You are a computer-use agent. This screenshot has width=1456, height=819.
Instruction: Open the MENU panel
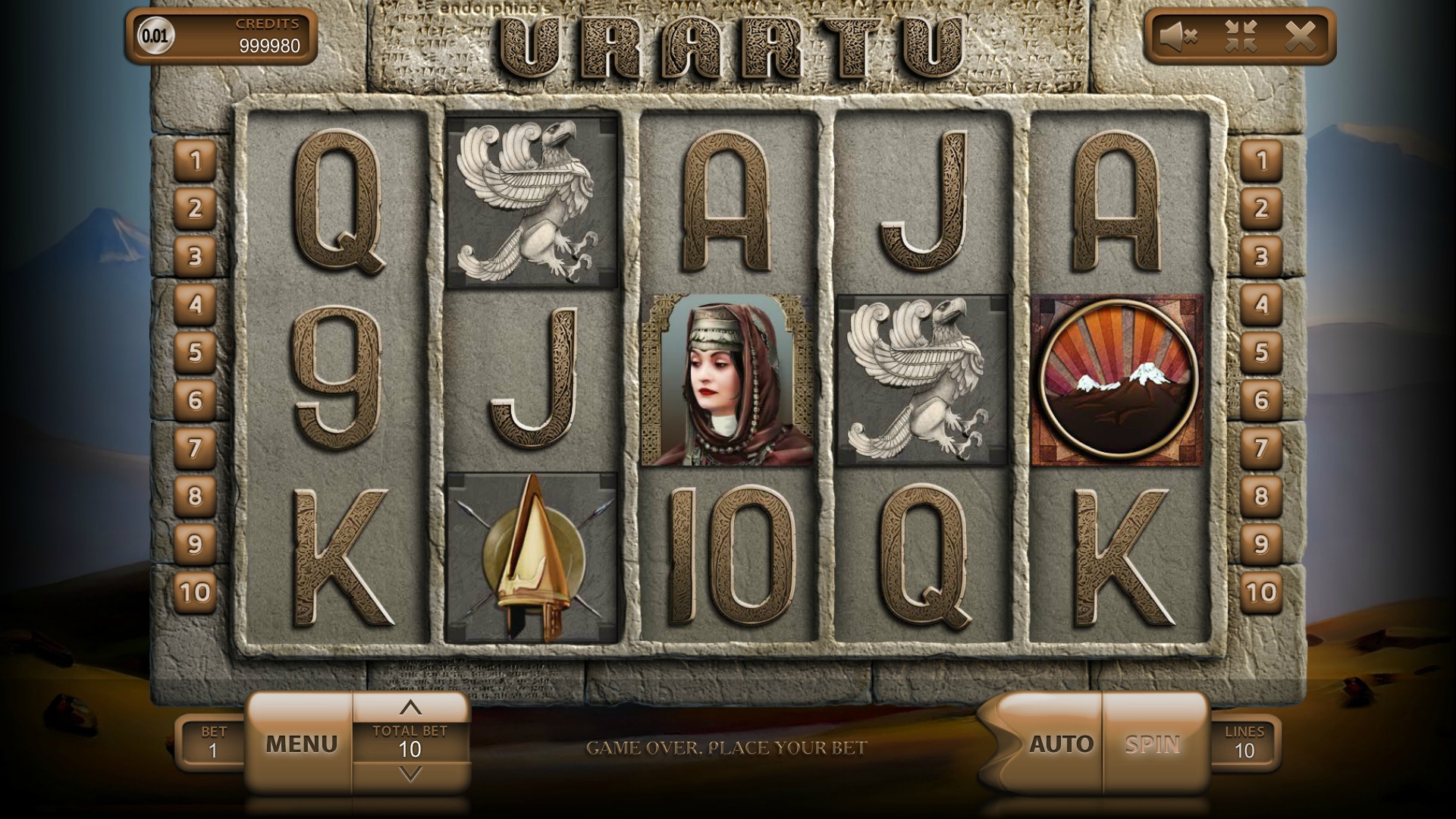(301, 744)
